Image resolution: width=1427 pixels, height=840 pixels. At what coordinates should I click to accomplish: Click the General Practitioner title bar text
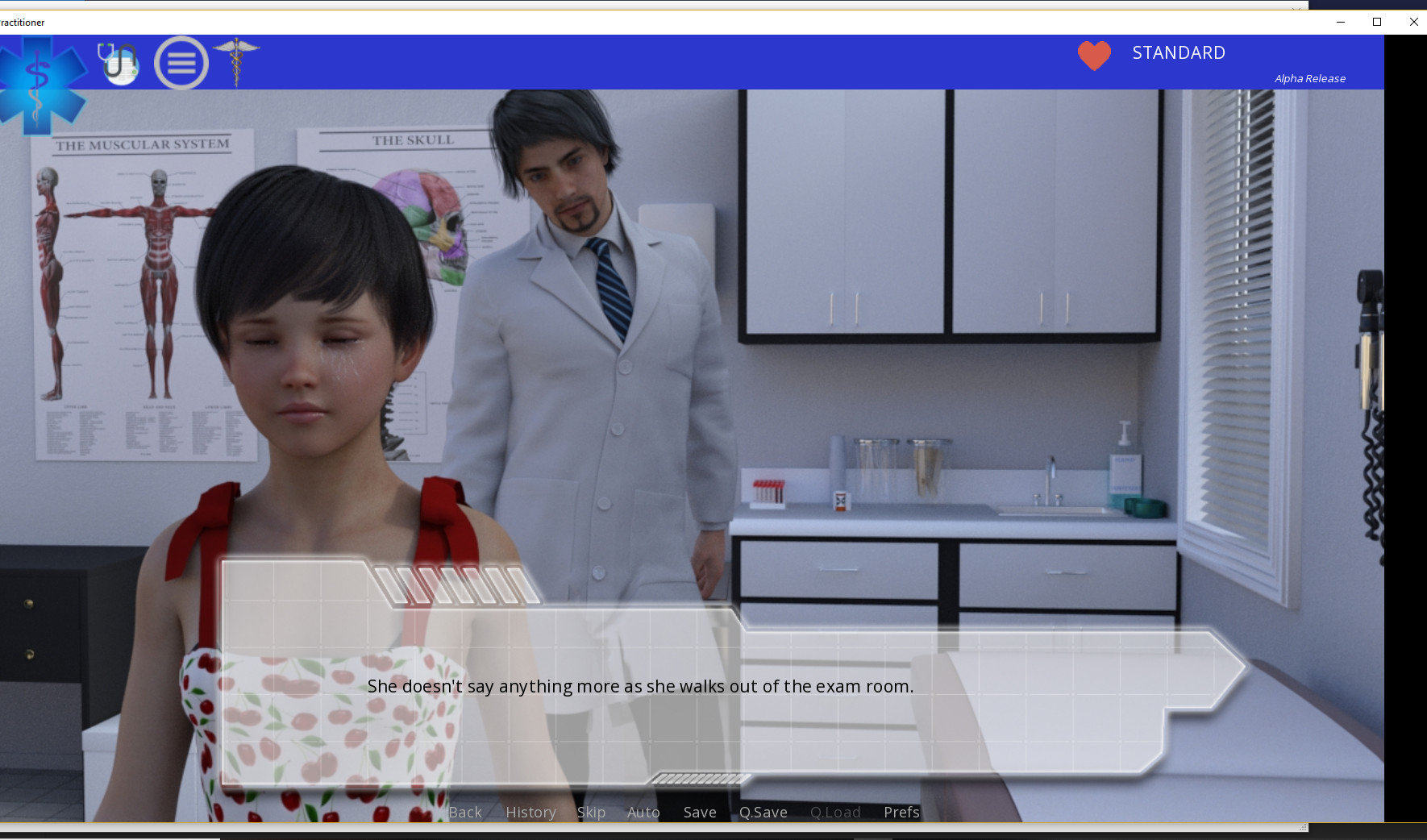(22, 22)
